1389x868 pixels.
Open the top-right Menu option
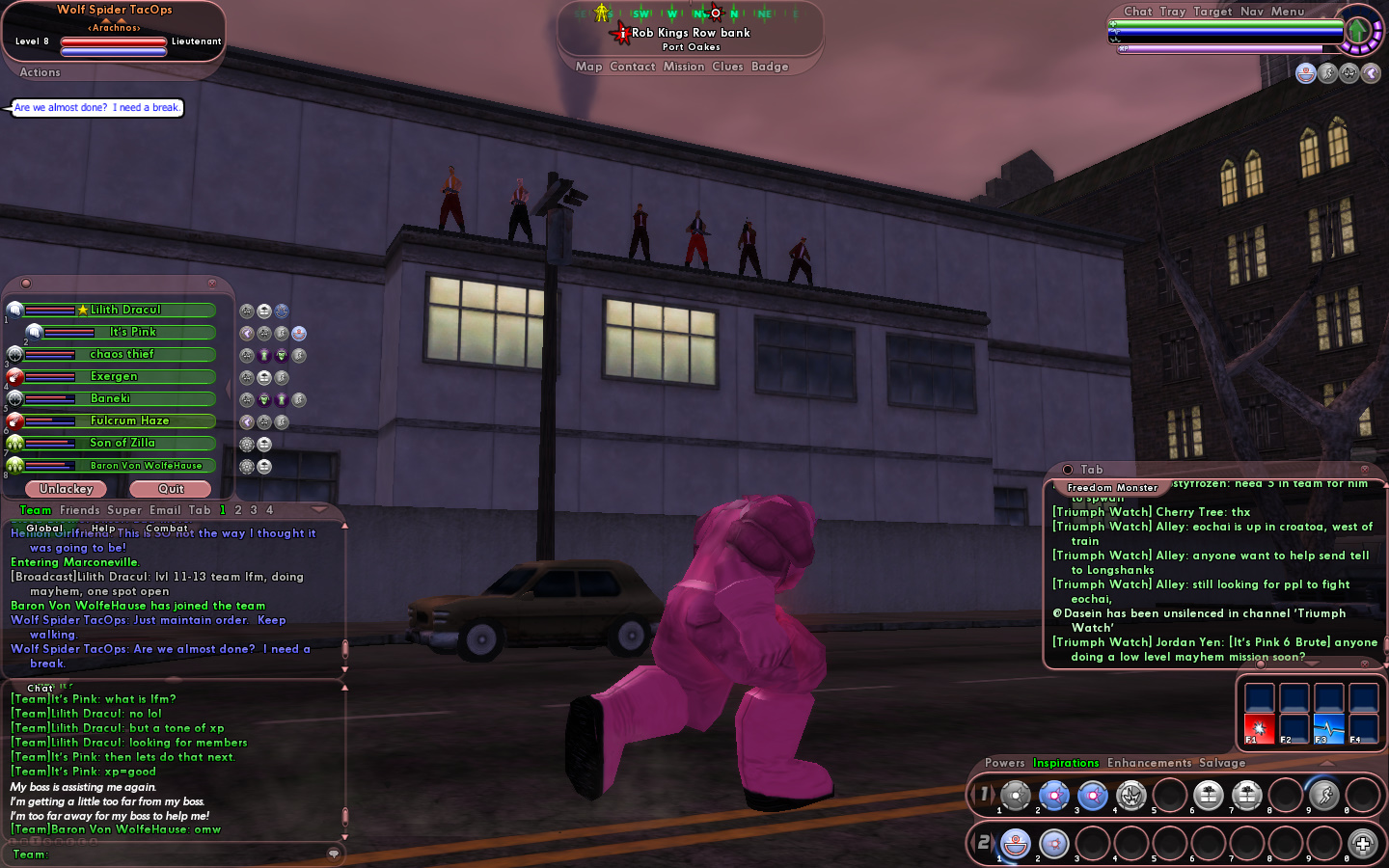pos(1287,12)
